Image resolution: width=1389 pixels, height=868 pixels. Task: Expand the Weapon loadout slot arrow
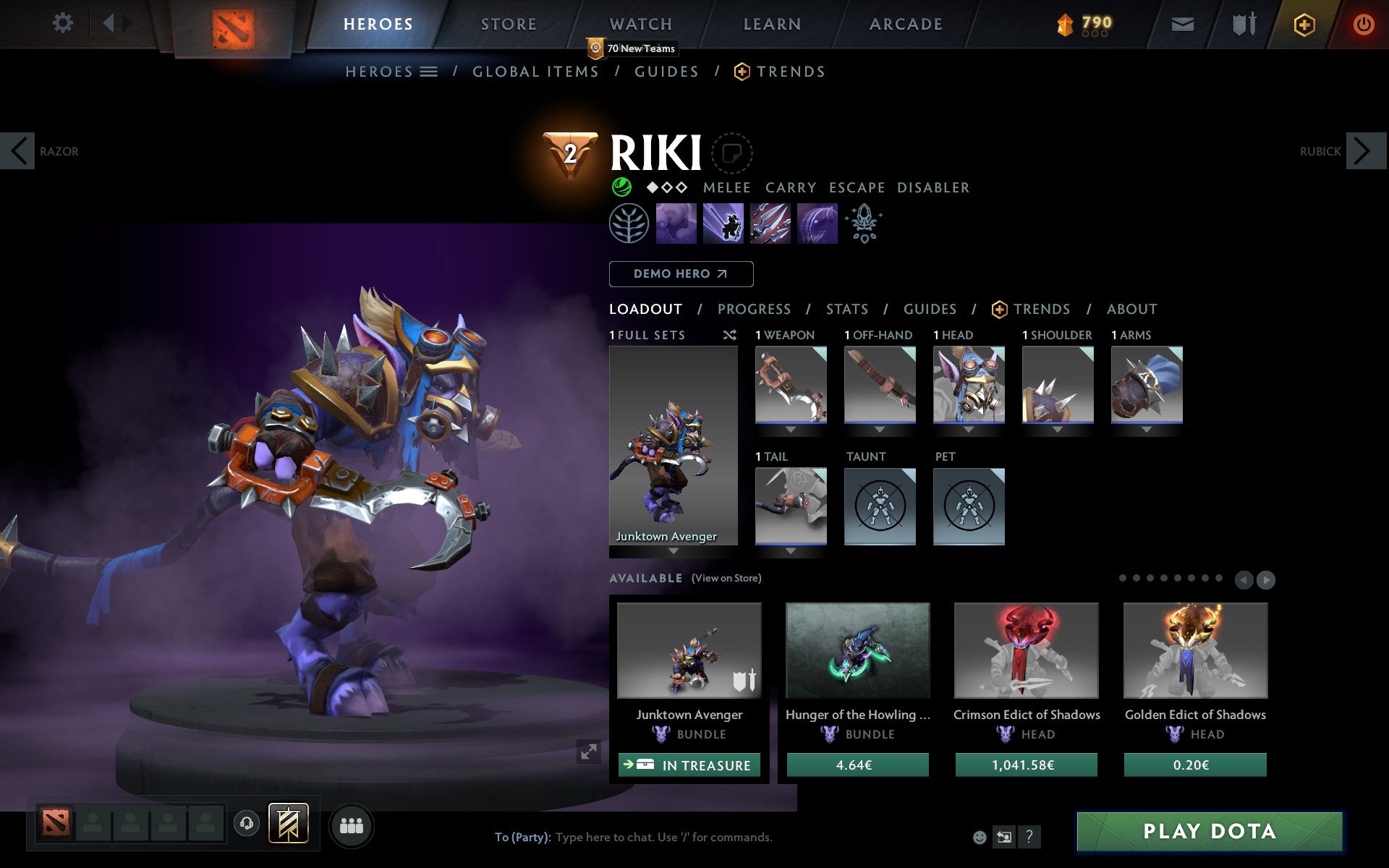coord(790,429)
